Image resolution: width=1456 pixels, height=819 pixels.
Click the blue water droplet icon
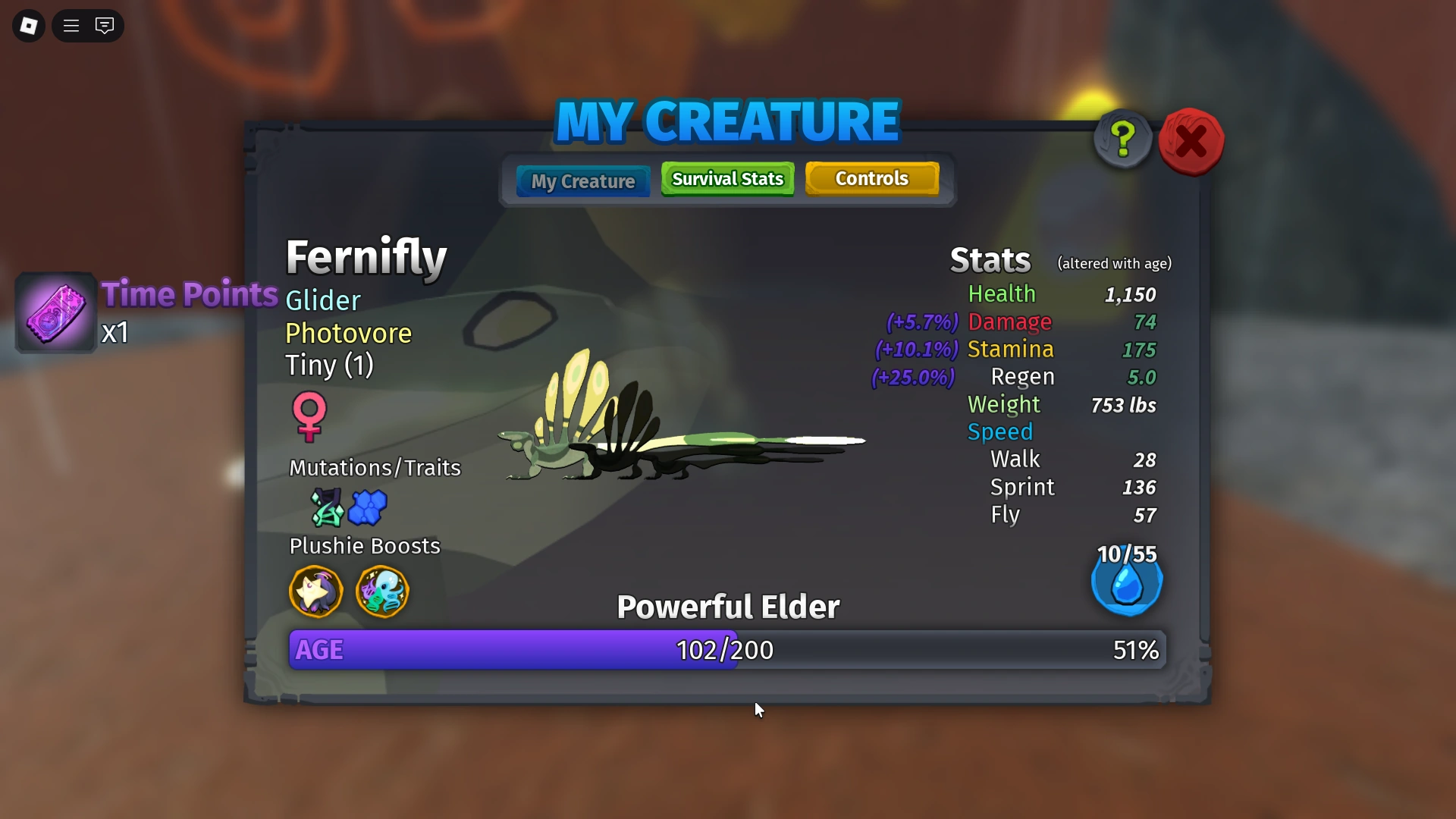point(1126,582)
